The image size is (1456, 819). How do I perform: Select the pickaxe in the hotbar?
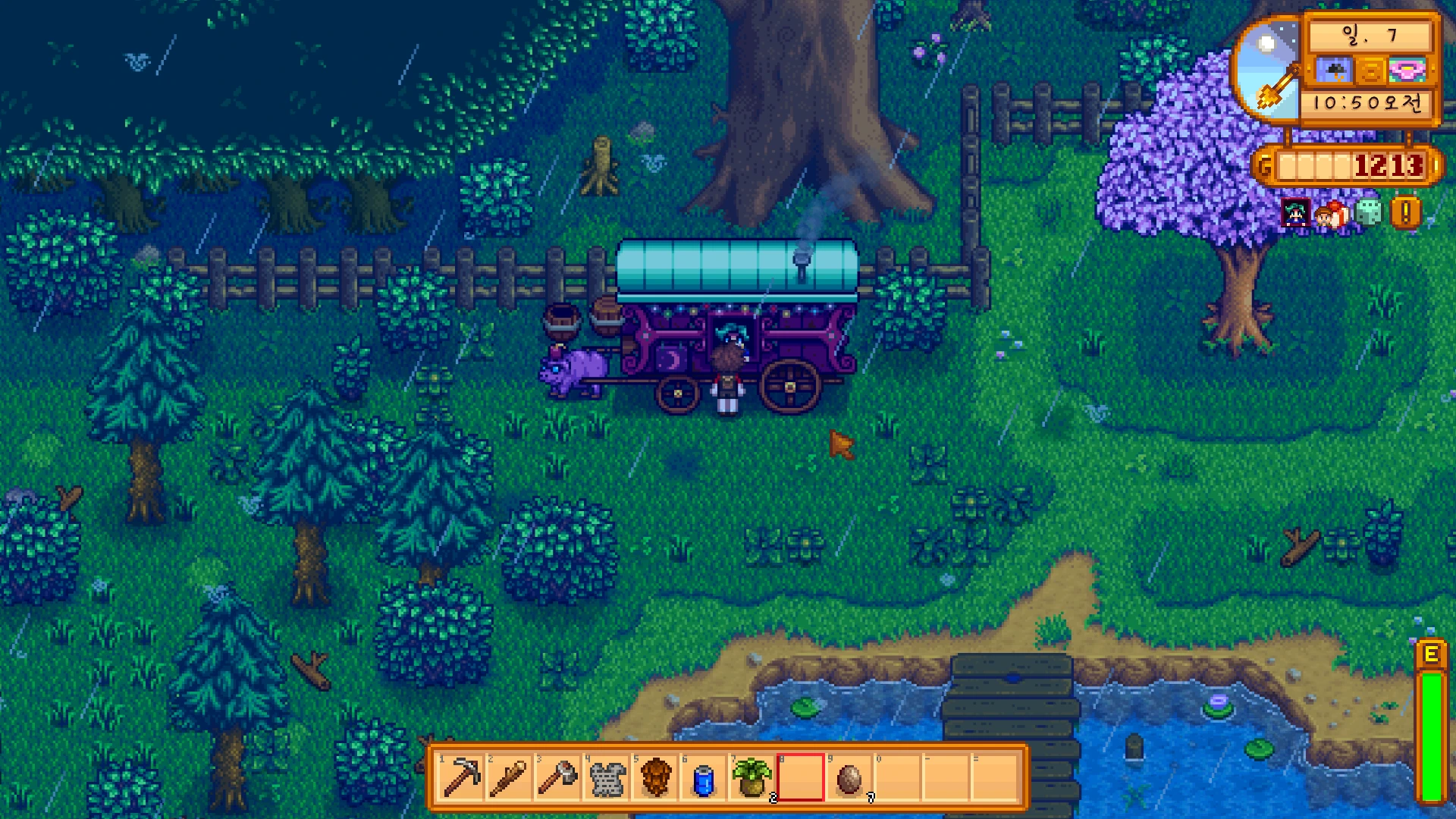(x=462, y=777)
